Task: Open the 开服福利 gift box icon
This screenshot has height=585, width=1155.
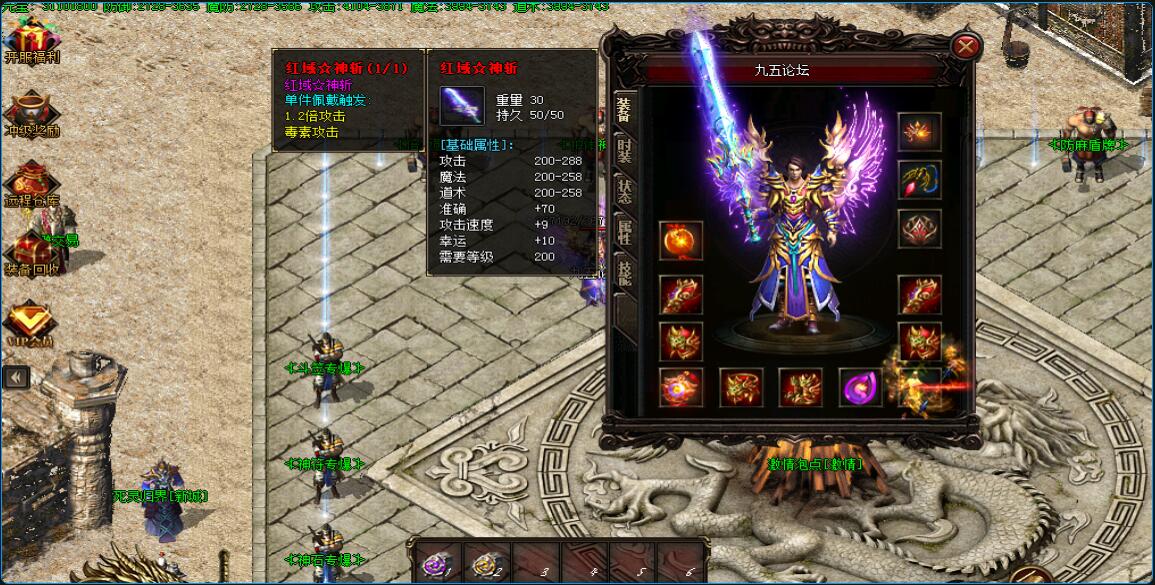Action: pos(28,38)
